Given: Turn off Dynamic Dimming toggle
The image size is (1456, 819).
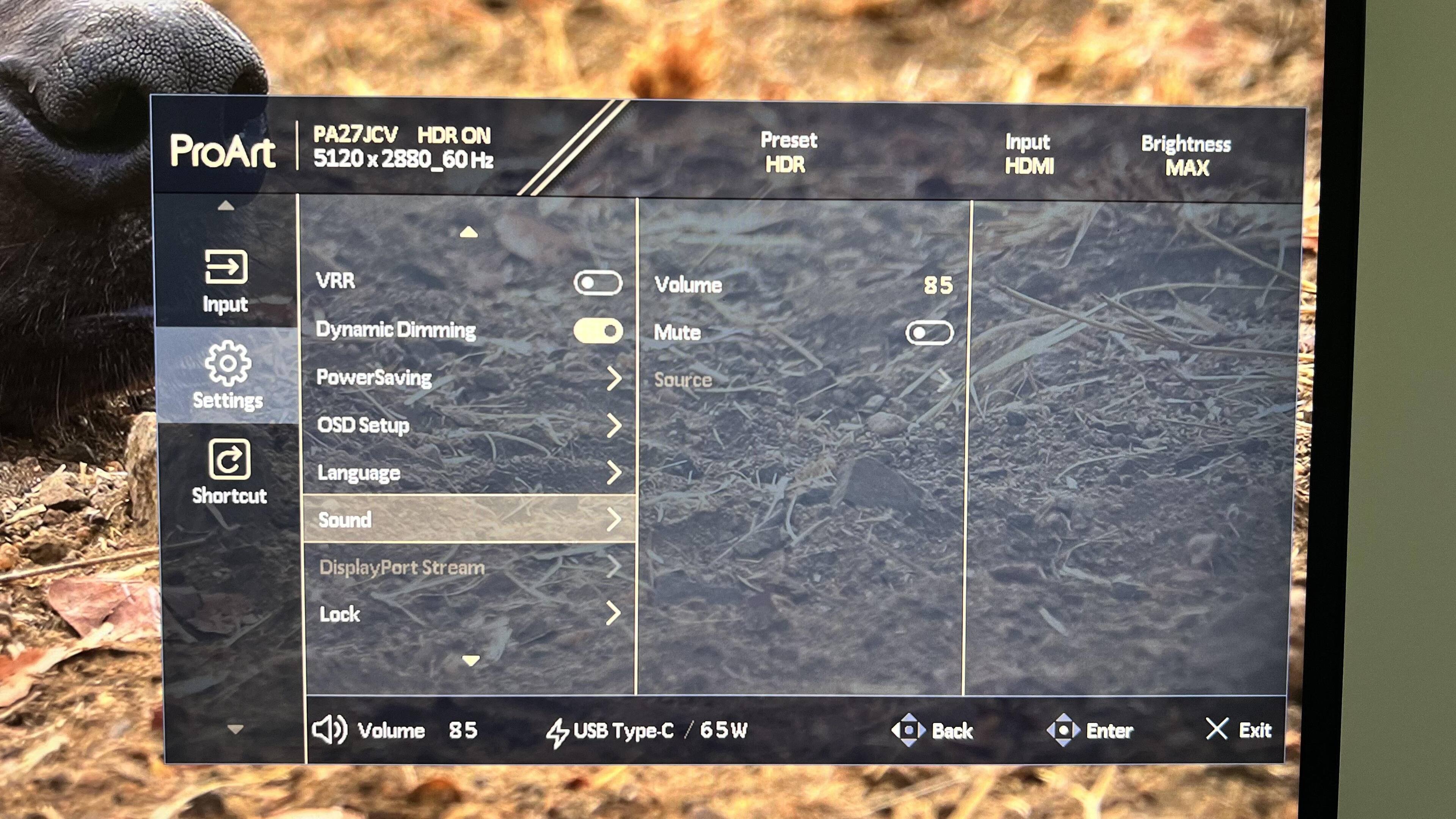Looking at the screenshot, I should (598, 331).
